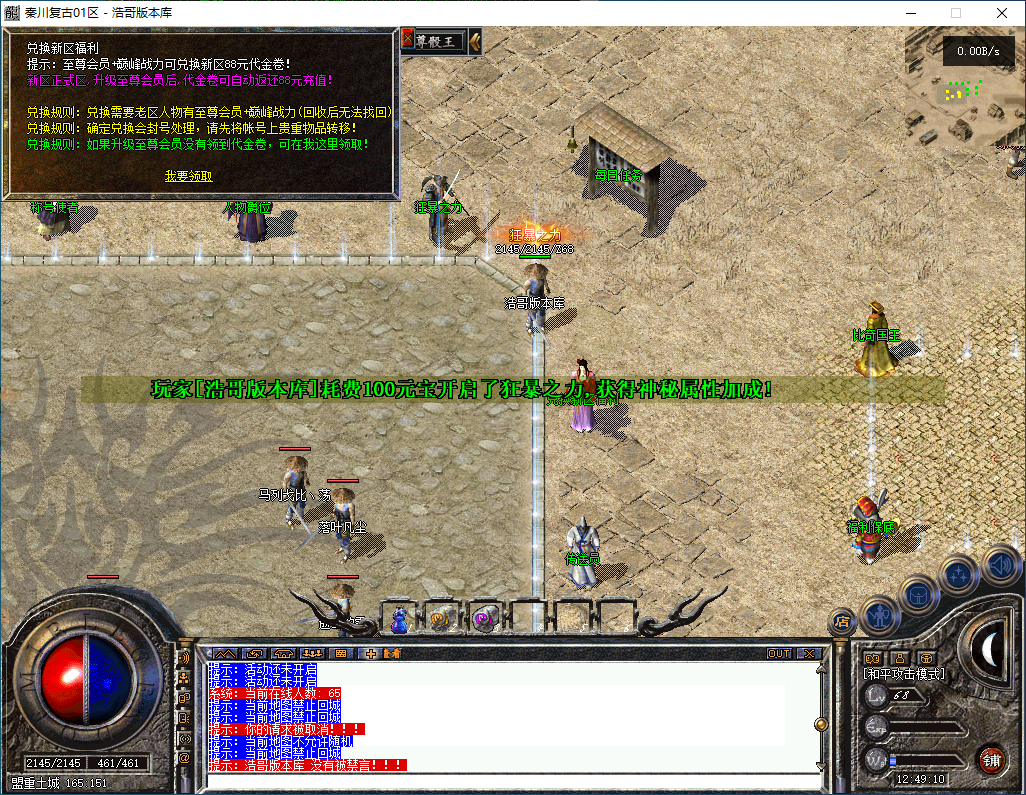Use the blue potion in the belt slot
Image resolution: width=1026 pixels, height=795 pixels.
point(400,620)
